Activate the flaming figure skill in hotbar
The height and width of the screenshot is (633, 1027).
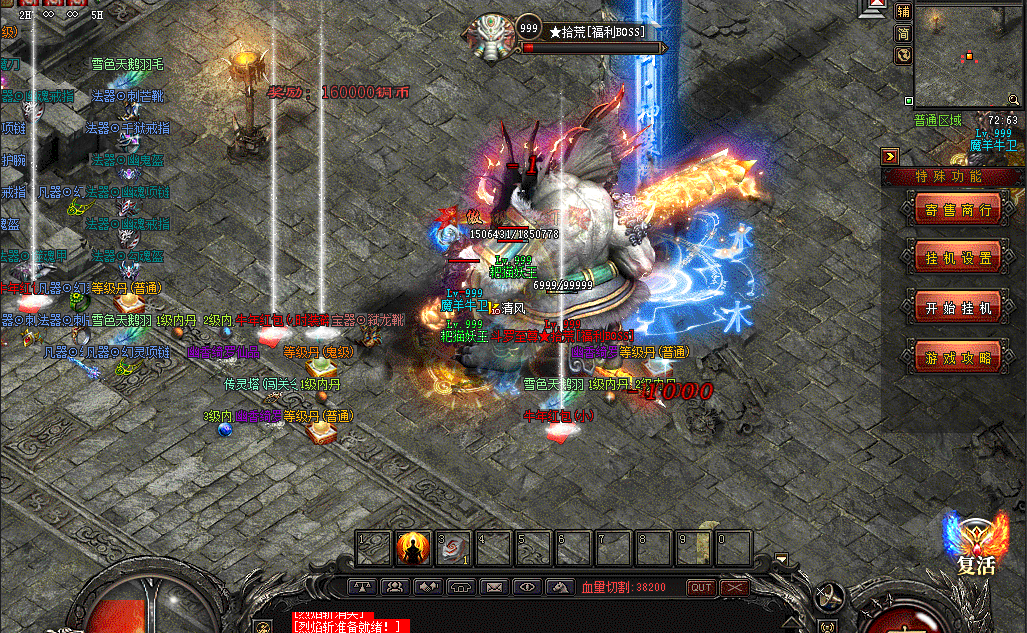click(x=414, y=547)
